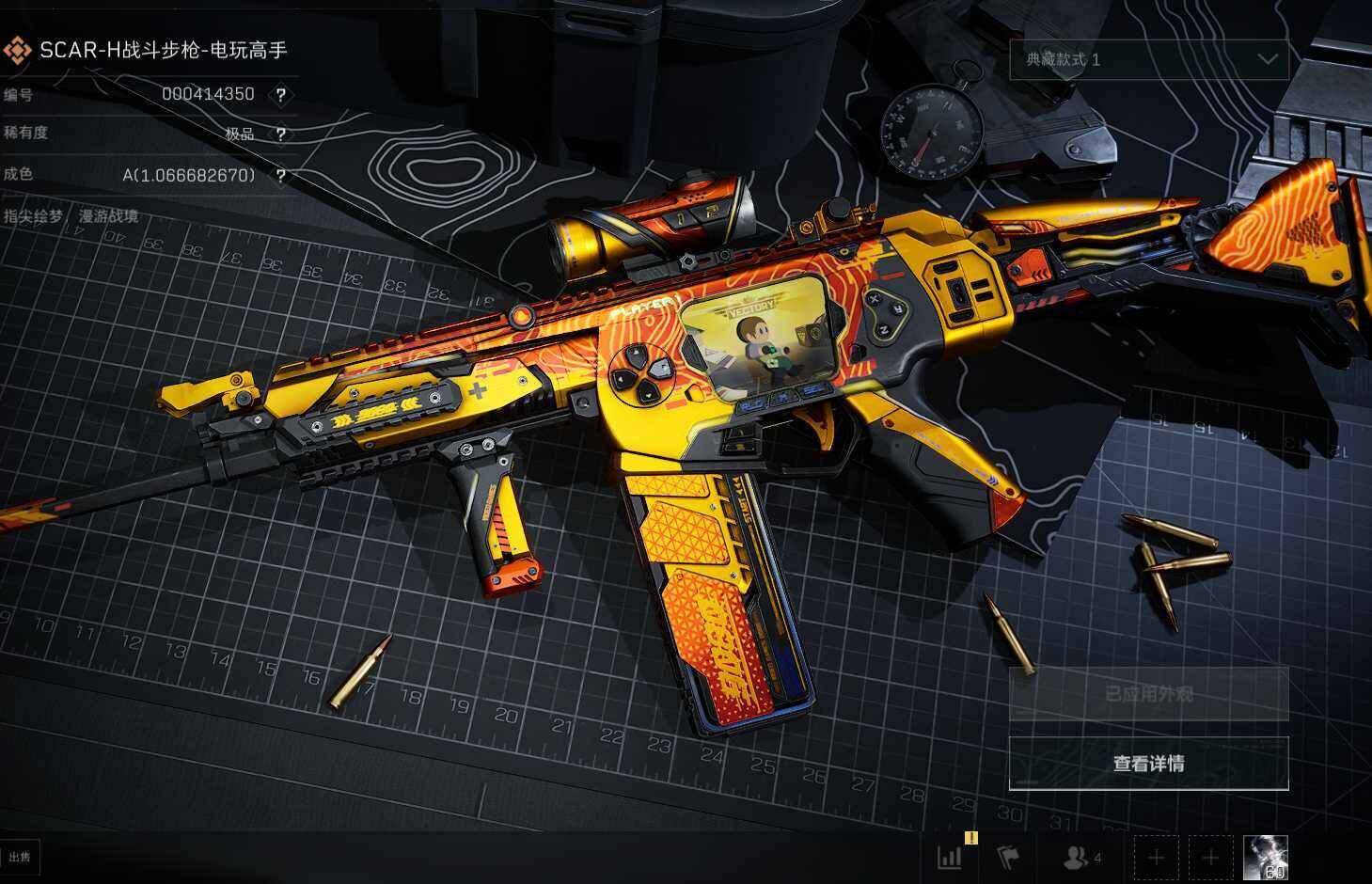Select the player avatar portrait

pos(1265,858)
